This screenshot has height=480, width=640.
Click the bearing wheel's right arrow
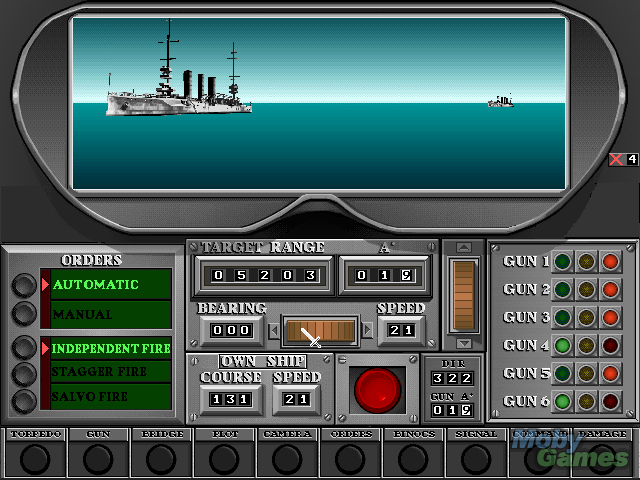click(x=367, y=330)
